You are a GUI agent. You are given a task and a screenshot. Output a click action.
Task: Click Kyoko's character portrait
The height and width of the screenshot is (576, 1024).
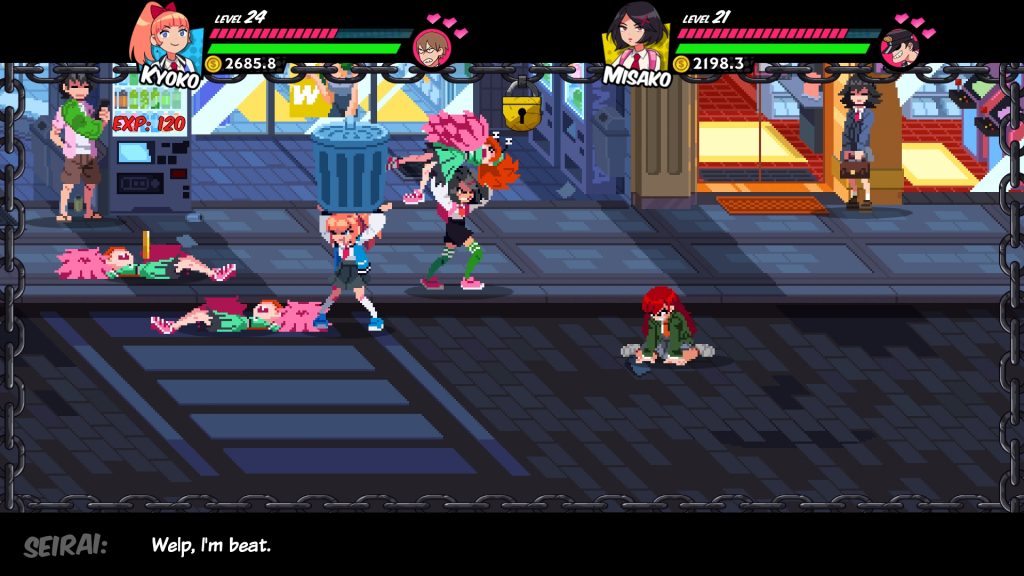click(x=166, y=38)
